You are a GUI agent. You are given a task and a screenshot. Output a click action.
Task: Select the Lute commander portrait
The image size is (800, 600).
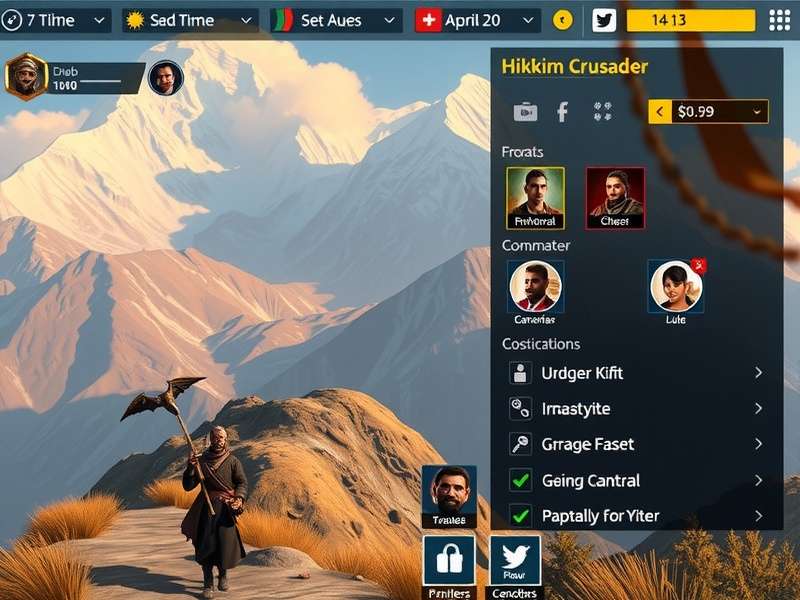click(x=676, y=287)
